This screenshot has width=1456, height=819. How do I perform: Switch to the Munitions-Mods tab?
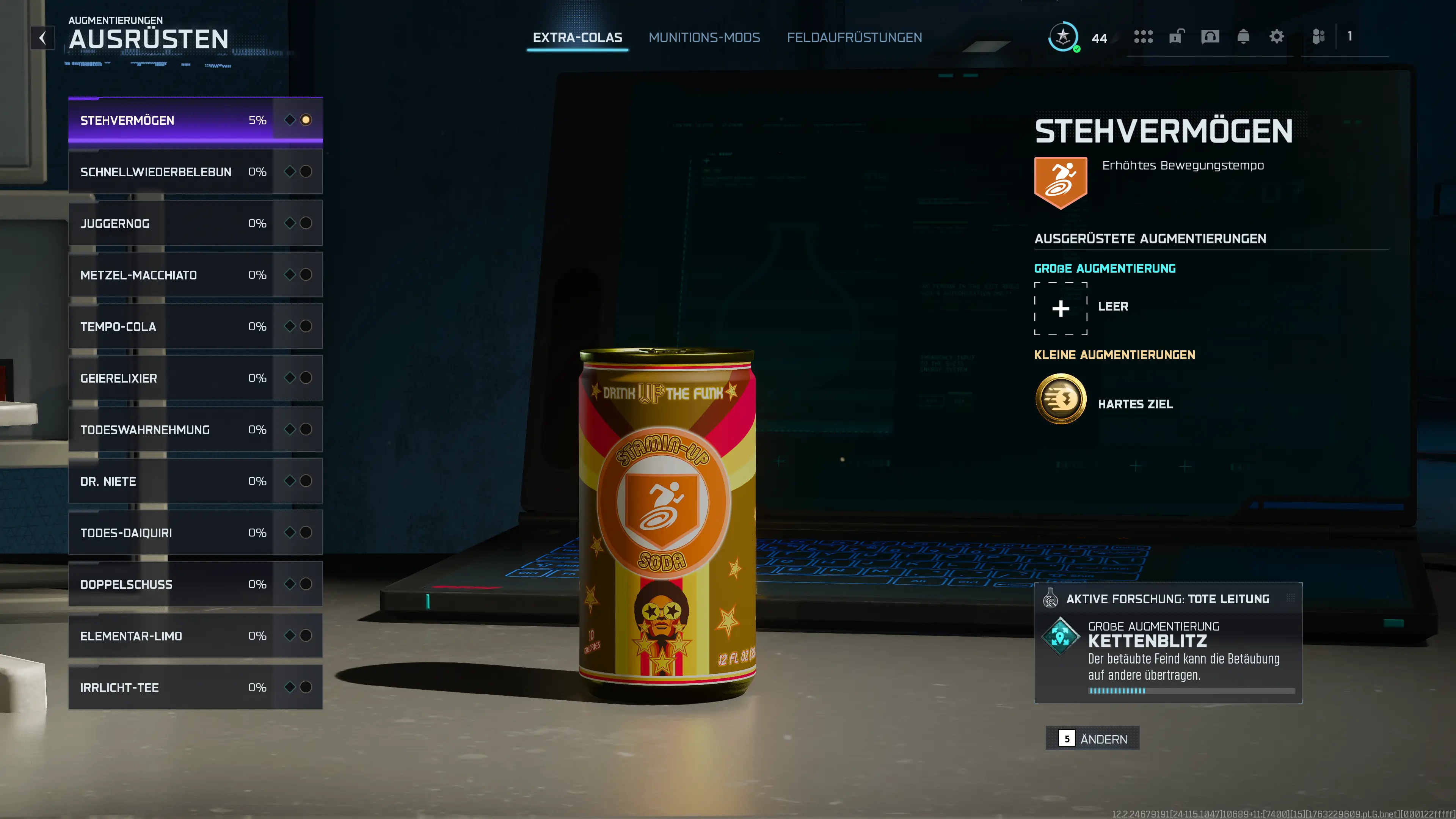pos(704,37)
